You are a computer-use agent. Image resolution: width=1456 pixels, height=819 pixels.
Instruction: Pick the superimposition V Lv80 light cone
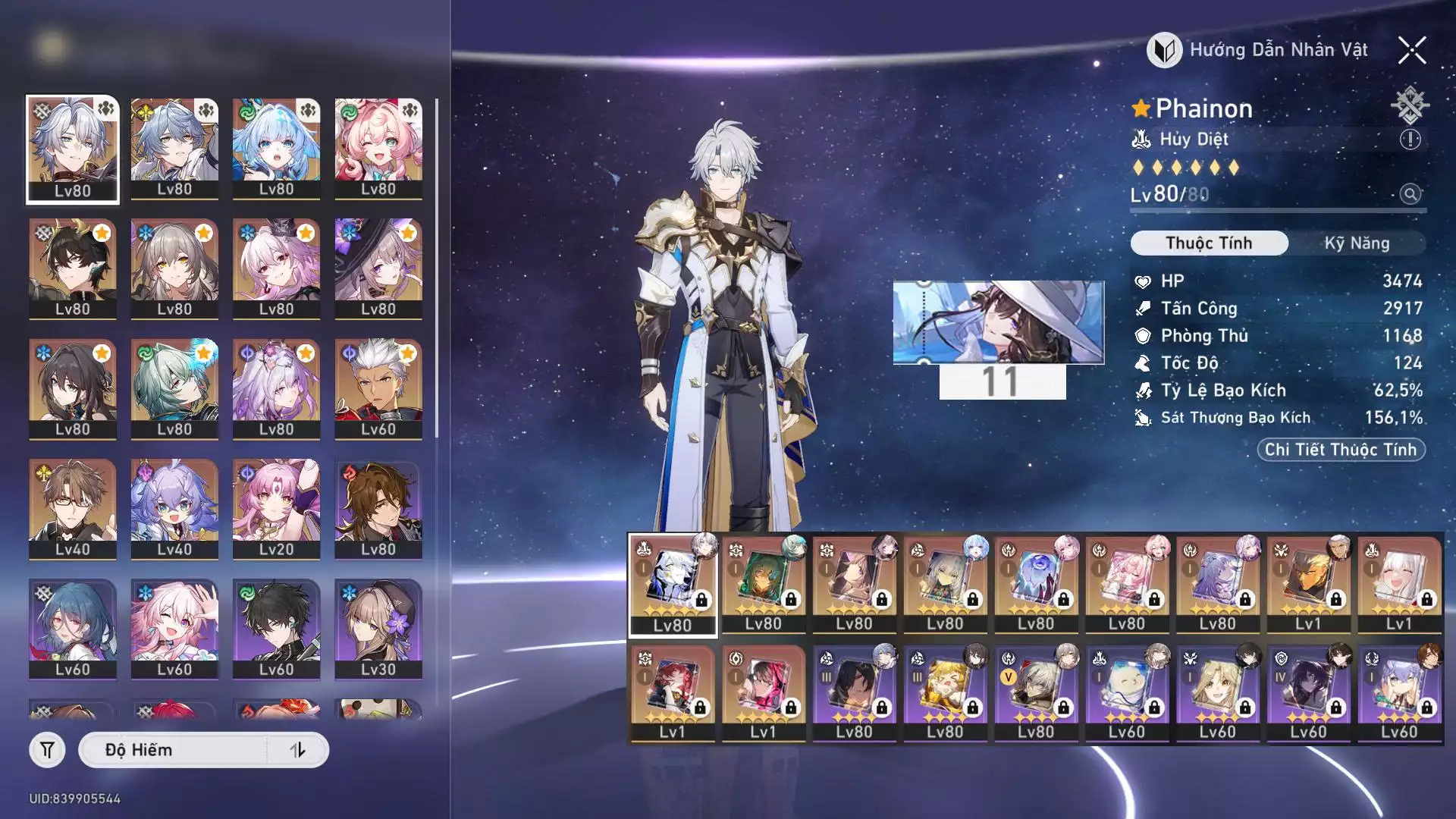(x=1036, y=692)
